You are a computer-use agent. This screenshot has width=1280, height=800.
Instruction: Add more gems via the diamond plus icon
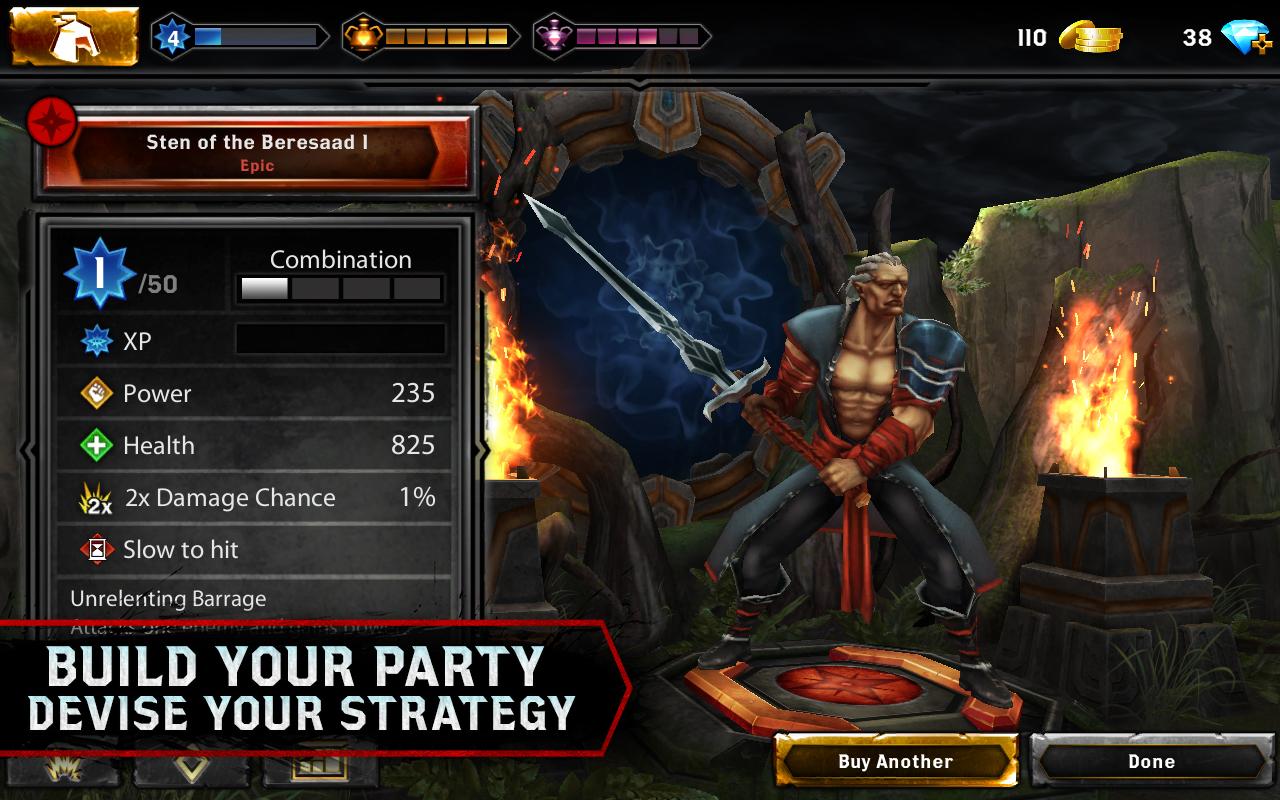click(1249, 38)
